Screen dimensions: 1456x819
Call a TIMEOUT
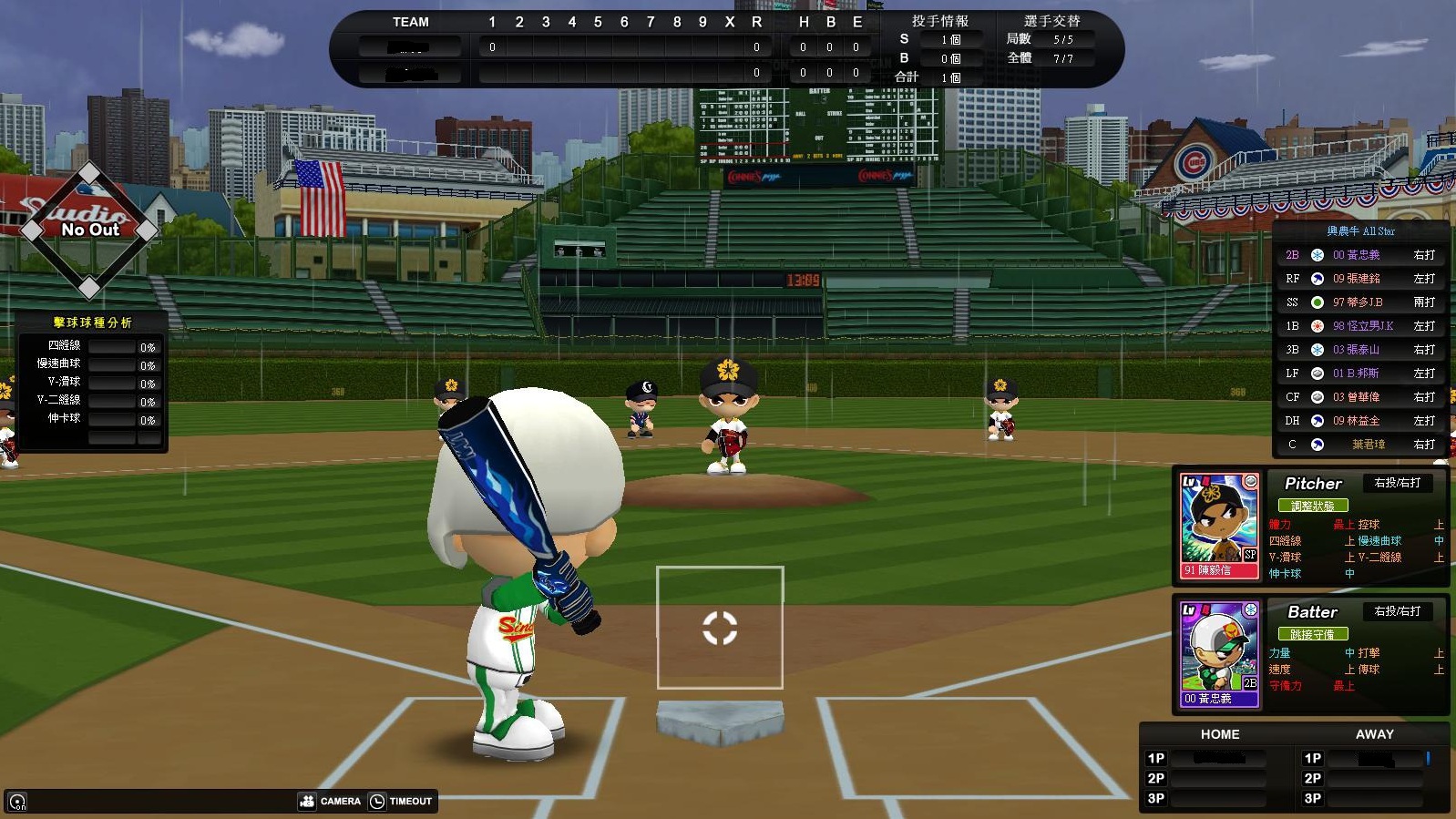(x=401, y=801)
